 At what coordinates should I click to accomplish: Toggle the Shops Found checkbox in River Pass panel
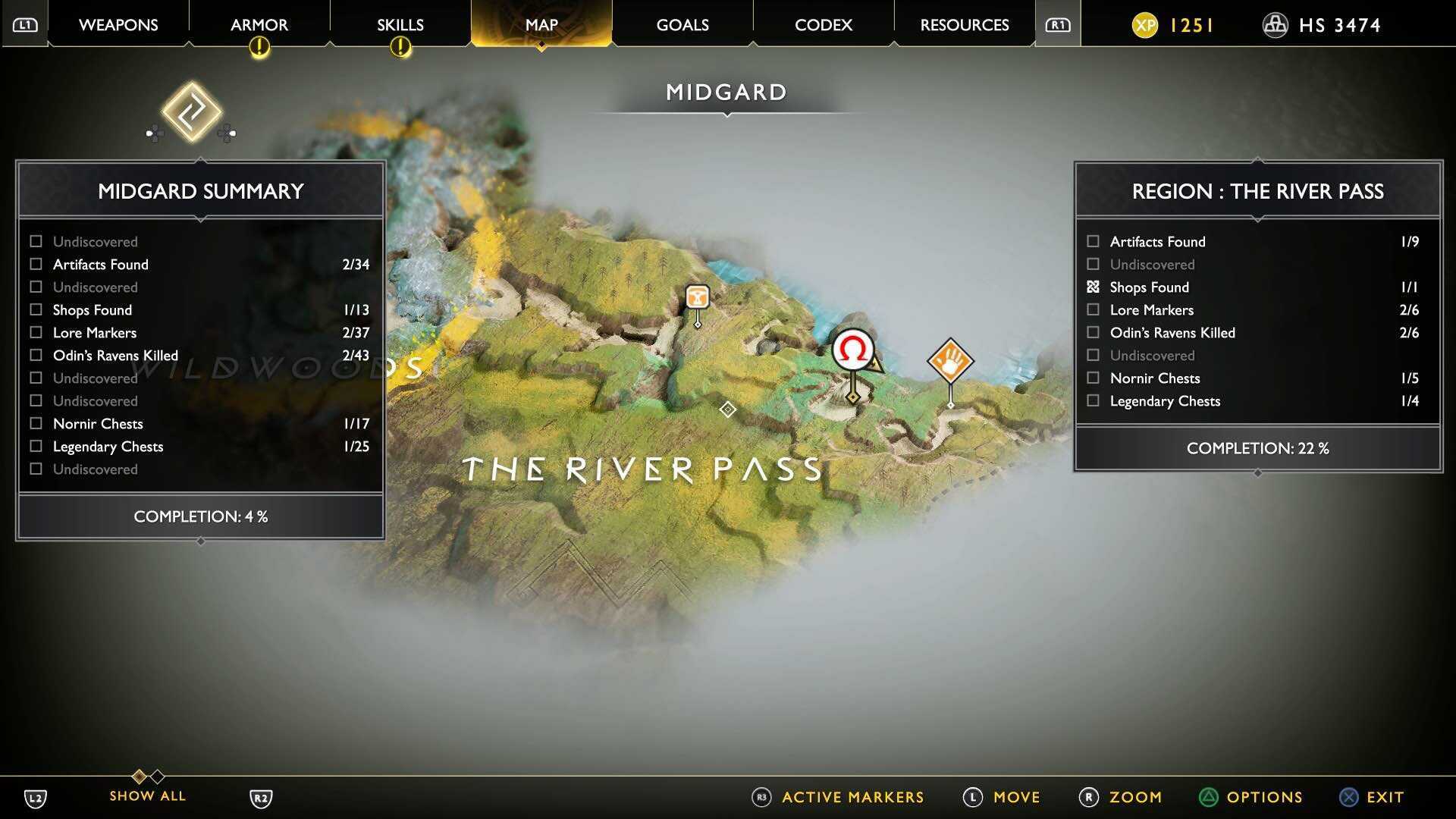[x=1093, y=287]
